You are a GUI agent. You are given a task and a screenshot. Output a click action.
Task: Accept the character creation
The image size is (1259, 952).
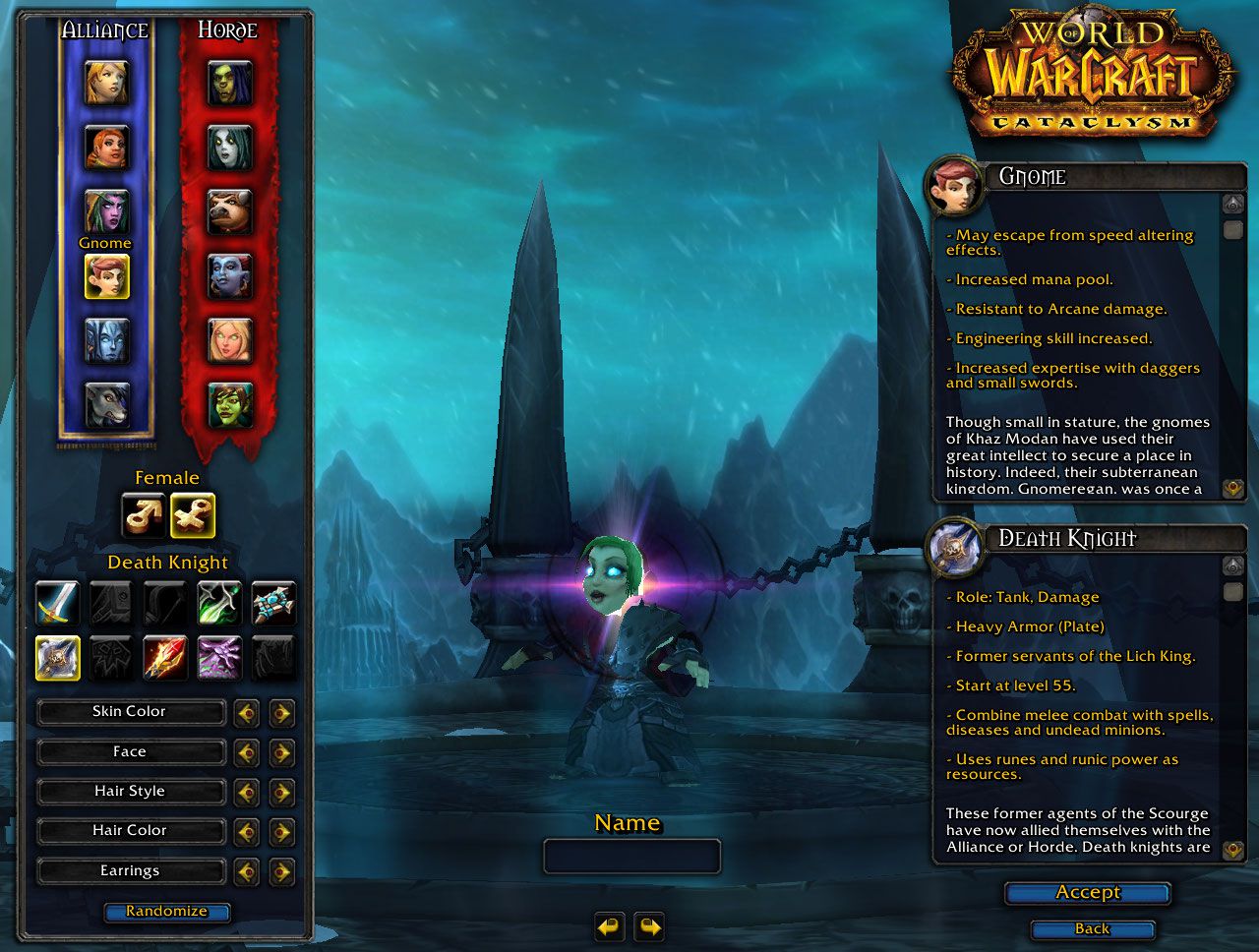1087,893
